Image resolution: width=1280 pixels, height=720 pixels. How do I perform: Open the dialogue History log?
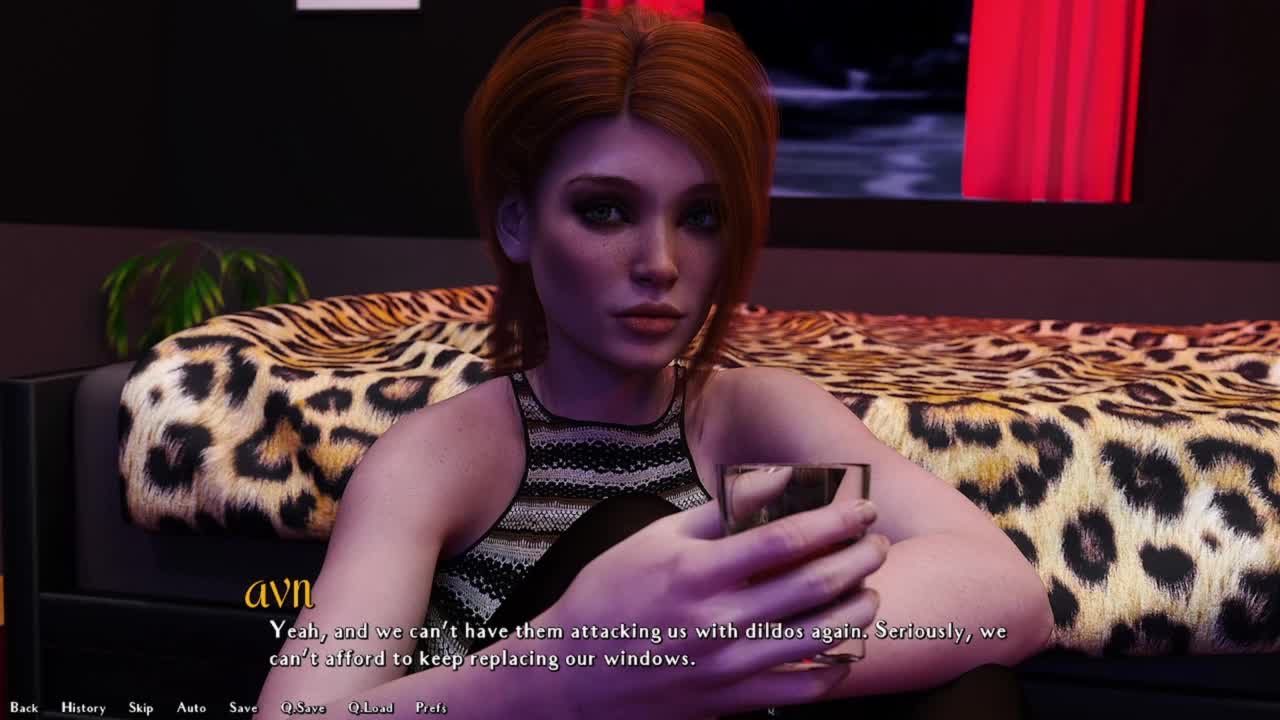(83, 708)
